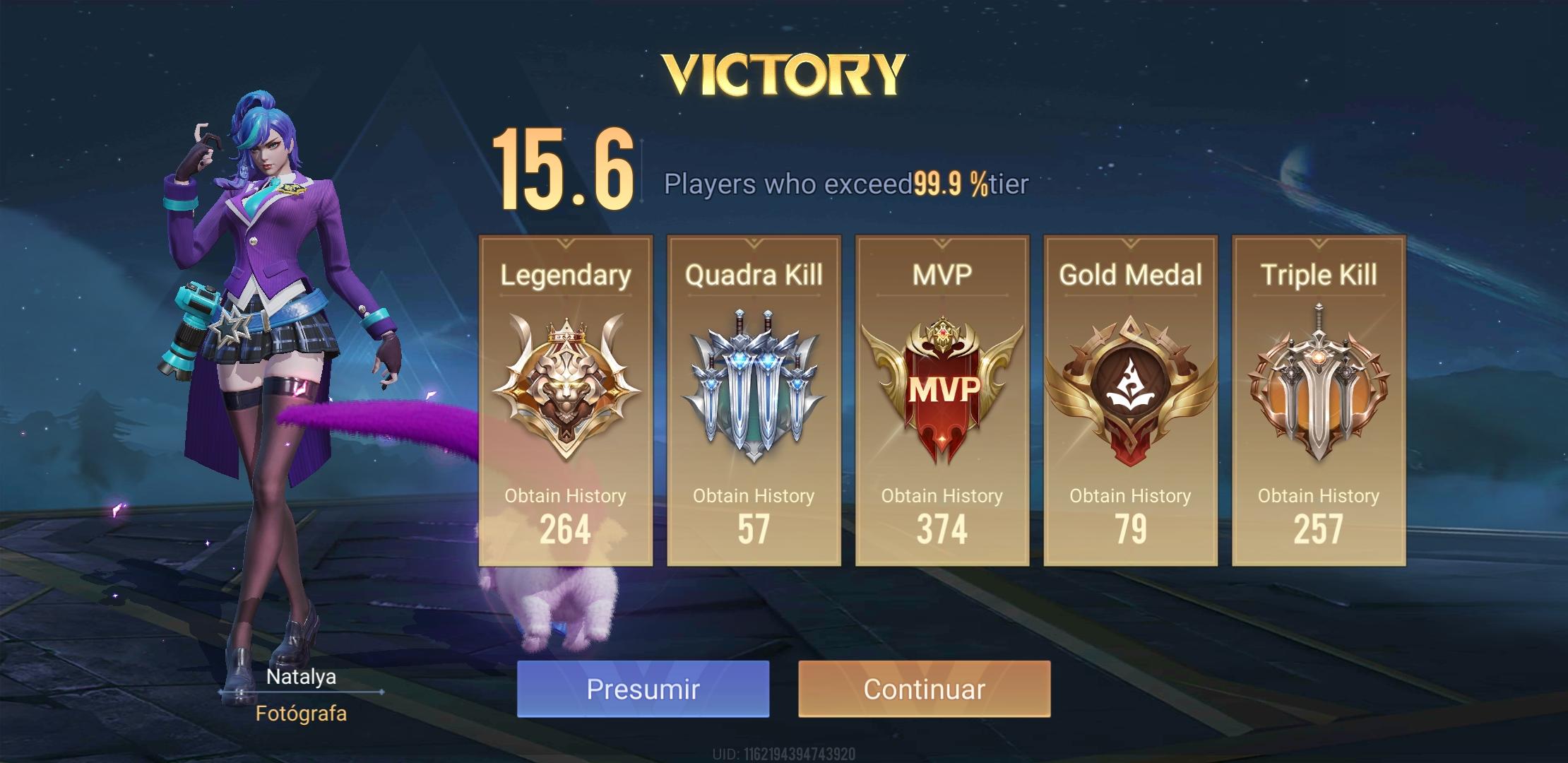Tap Continuar to proceed
Screen dimensions: 1568x763
[927, 688]
